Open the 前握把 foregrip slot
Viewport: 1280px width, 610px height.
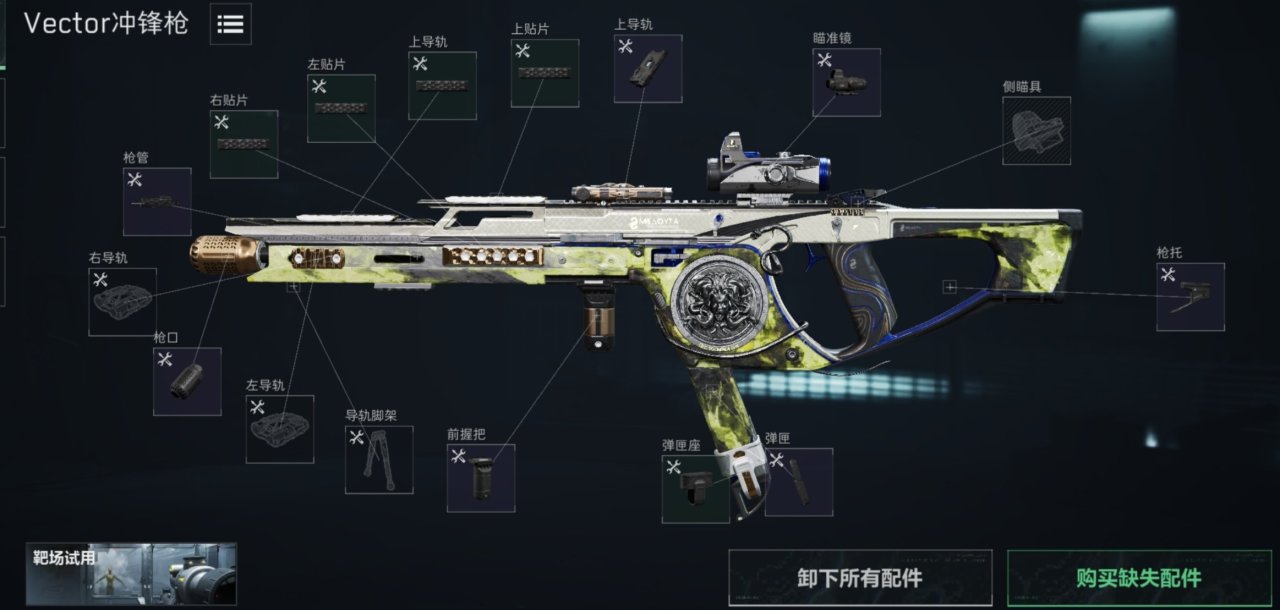point(481,478)
